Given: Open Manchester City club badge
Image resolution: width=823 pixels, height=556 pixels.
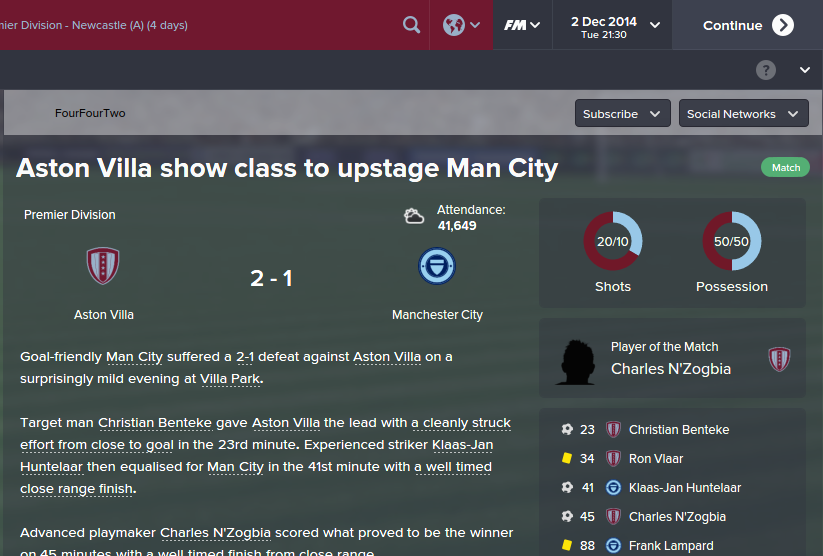Looking at the screenshot, I should (x=437, y=266).
